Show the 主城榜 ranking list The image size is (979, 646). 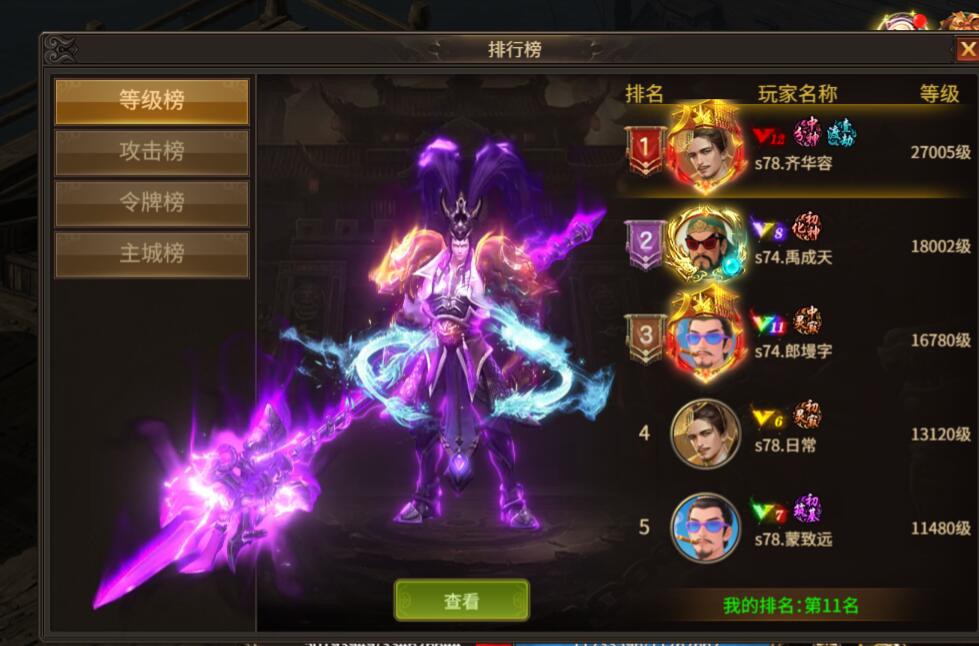(151, 254)
